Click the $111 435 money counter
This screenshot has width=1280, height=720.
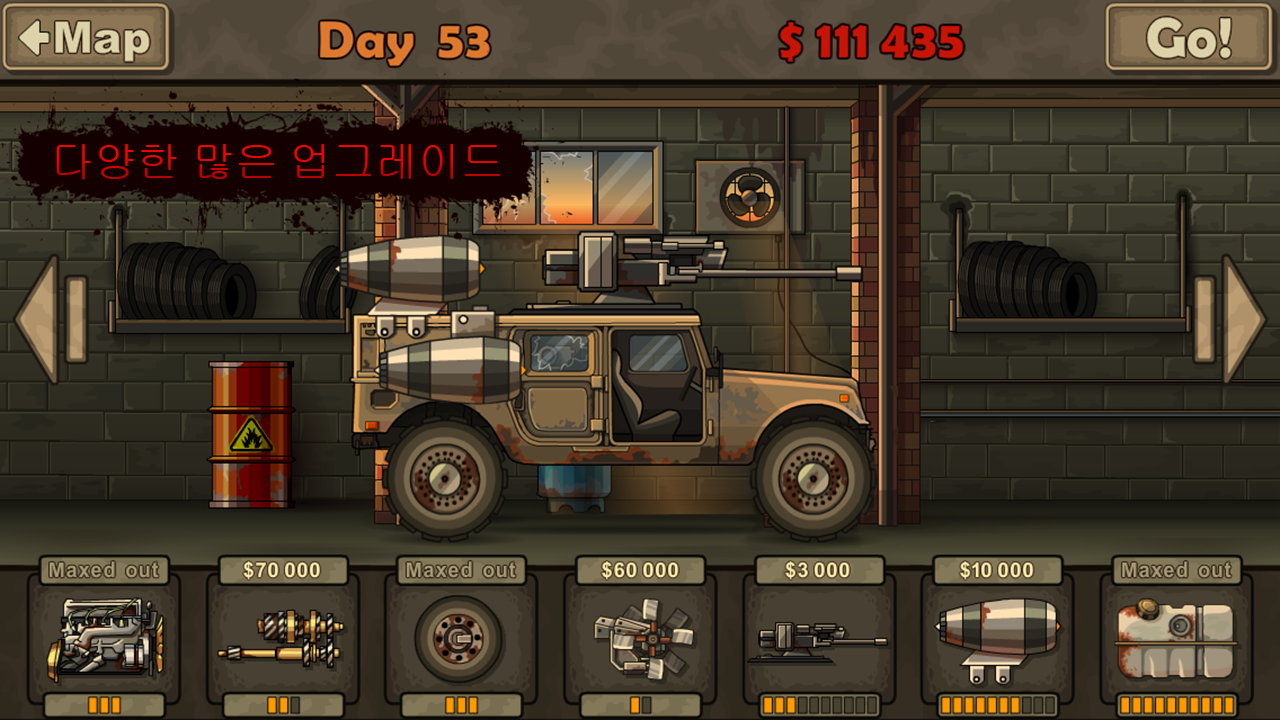(x=868, y=40)
